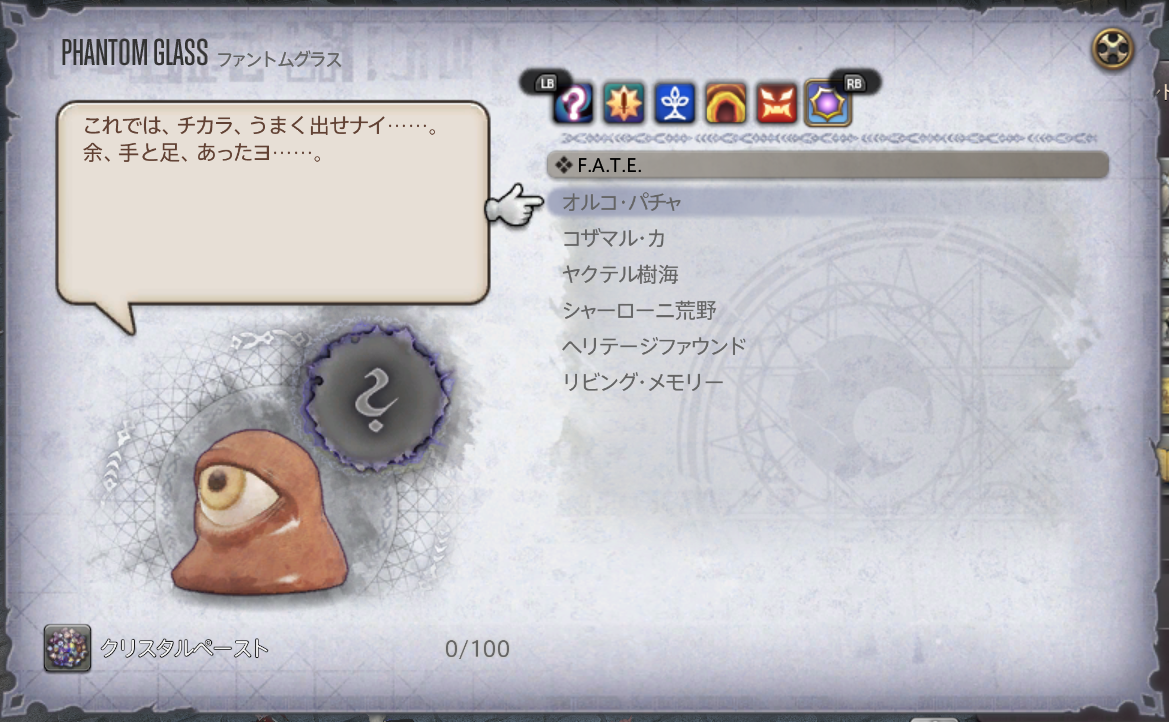Open the orange cave entrance tab
This screenshot has height=722, width=1169.
click(726, 103)
